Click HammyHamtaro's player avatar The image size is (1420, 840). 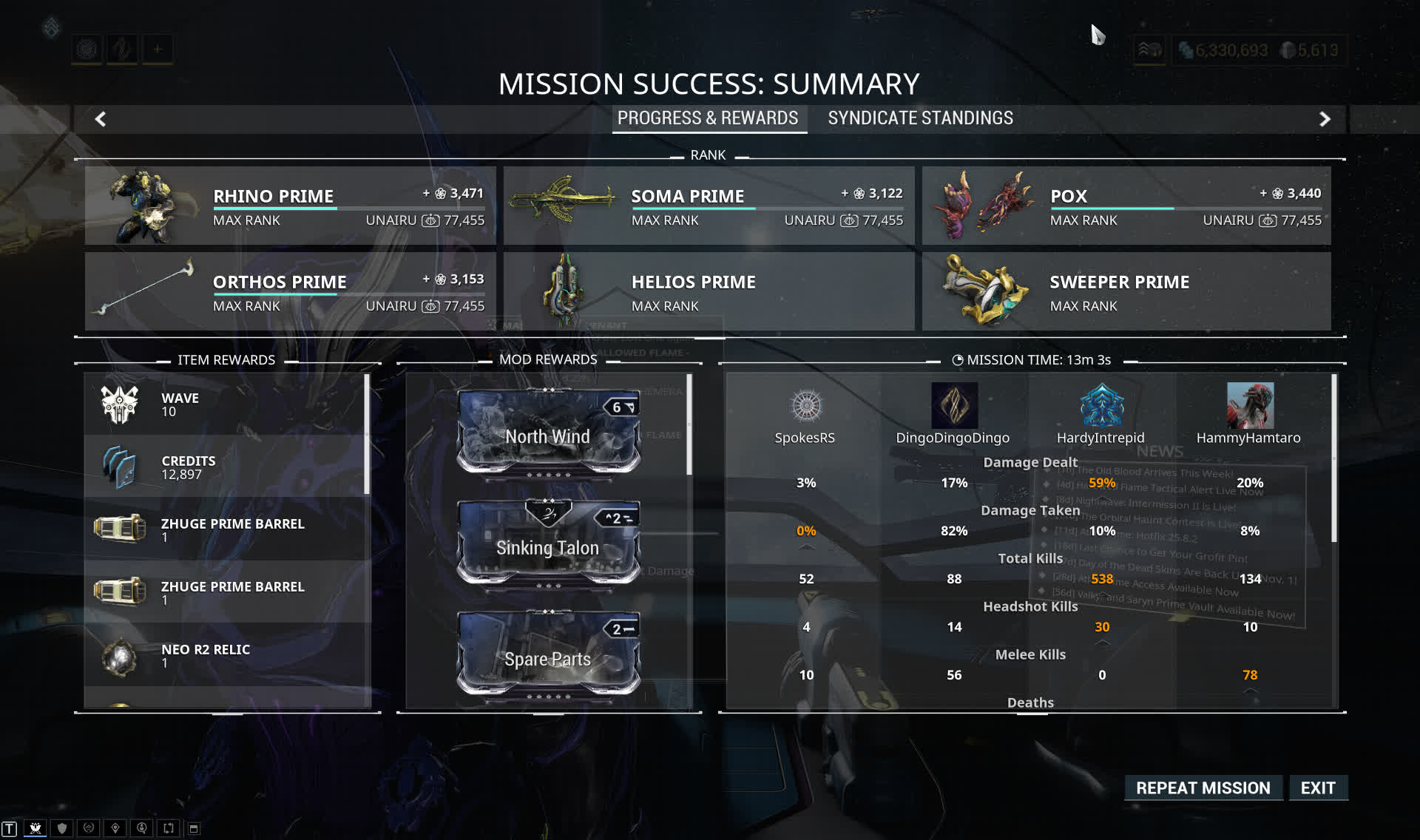point(1250,405)
